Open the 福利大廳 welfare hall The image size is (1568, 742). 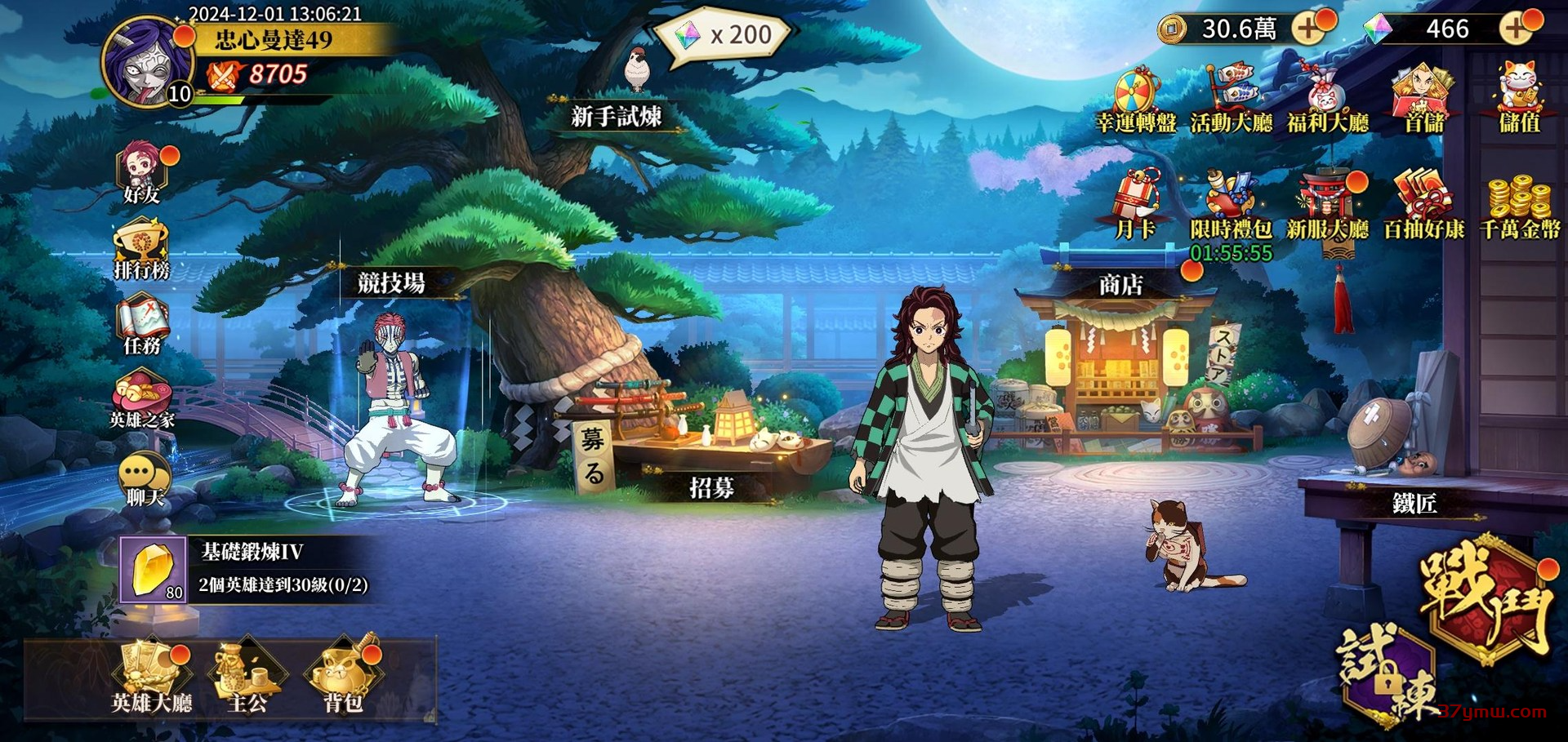1327,101
